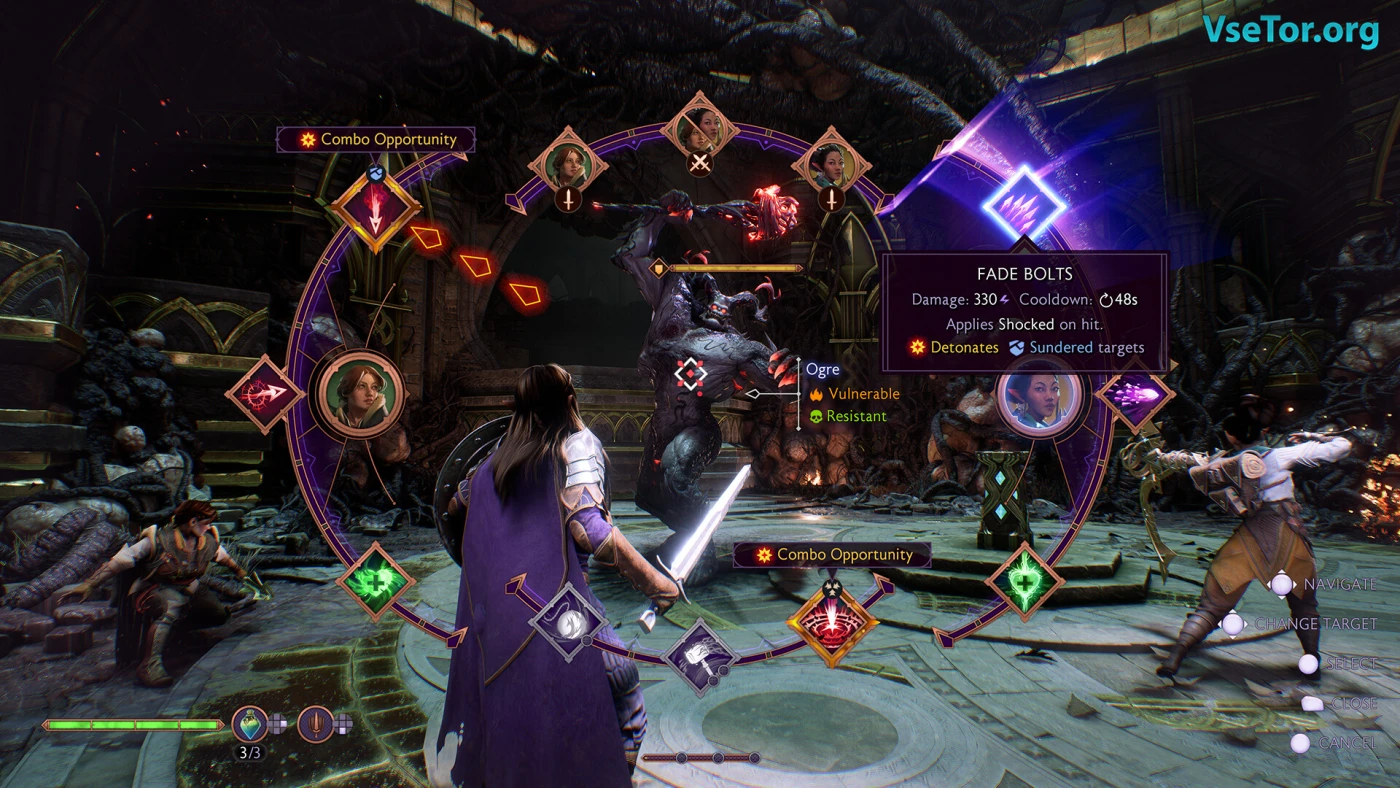Trigger the red combo opportunity ability at bottom

(832, 623)
